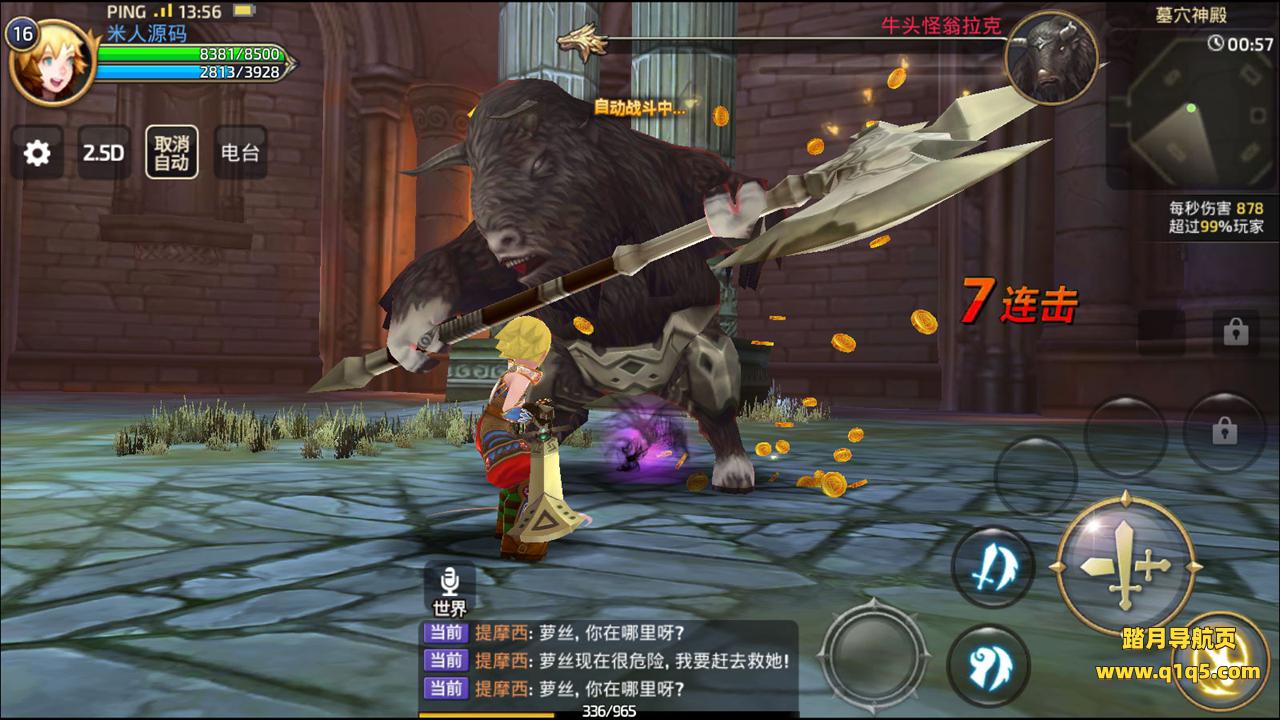Toggle the 2.5D camera view
The width and height of the screenshot is (1280, 720).
[104, 153]
